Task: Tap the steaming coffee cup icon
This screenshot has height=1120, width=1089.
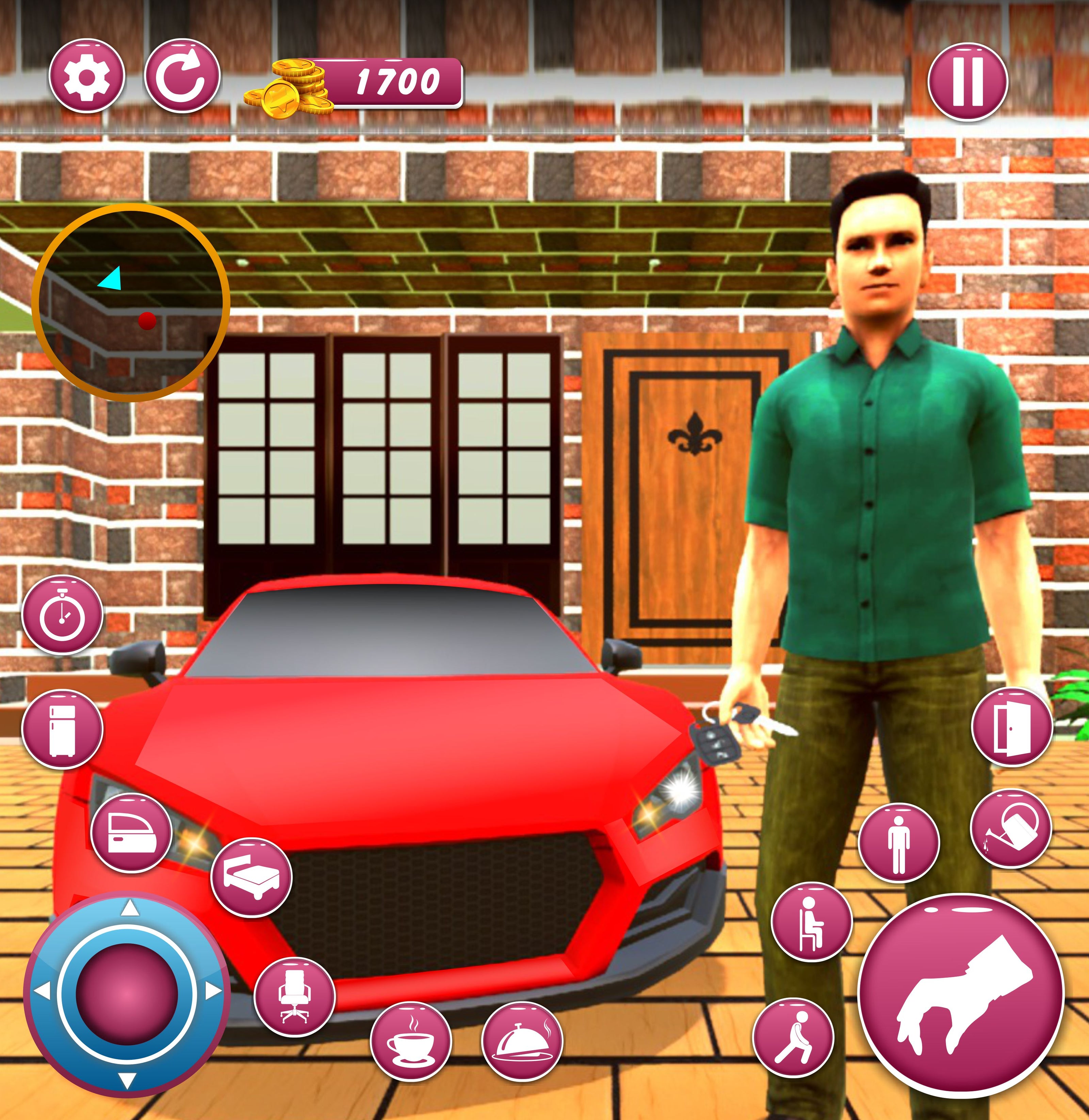Action: 411,1042
